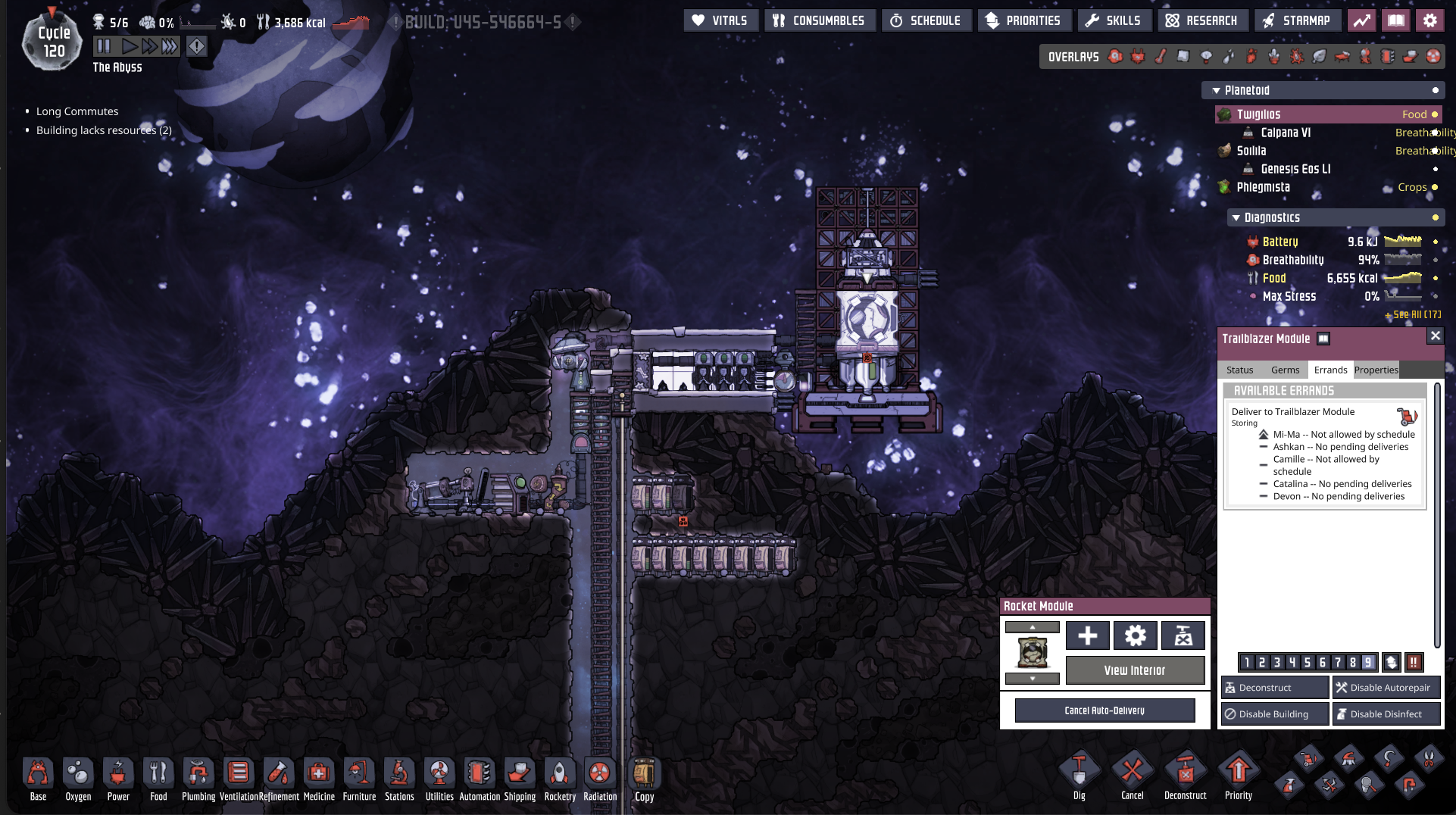Deconstruct the Trailblazer Module
Viewport: 1456px width, 815px height.
coord(1274,688)
